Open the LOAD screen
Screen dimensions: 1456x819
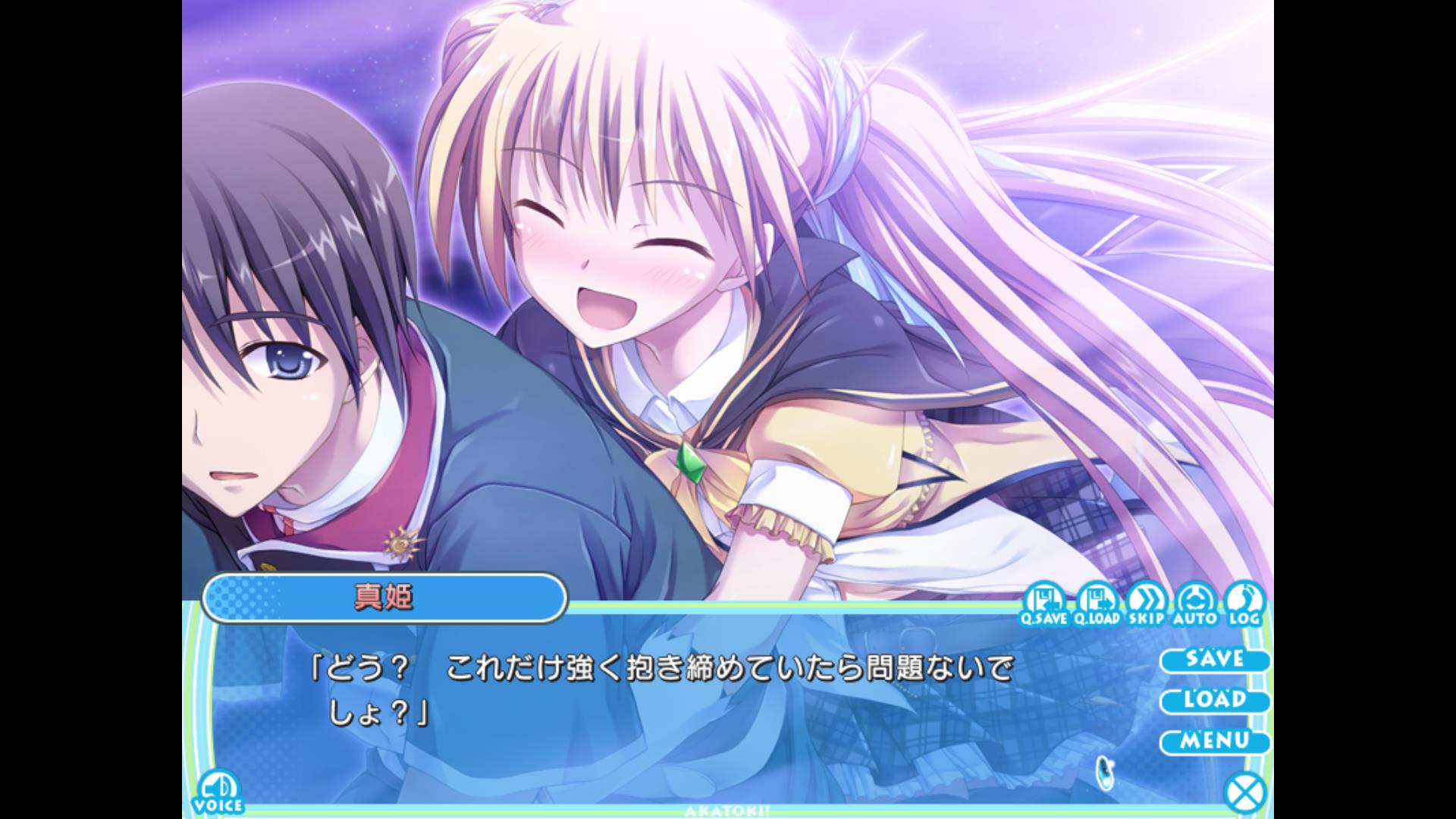(1214, 700)
